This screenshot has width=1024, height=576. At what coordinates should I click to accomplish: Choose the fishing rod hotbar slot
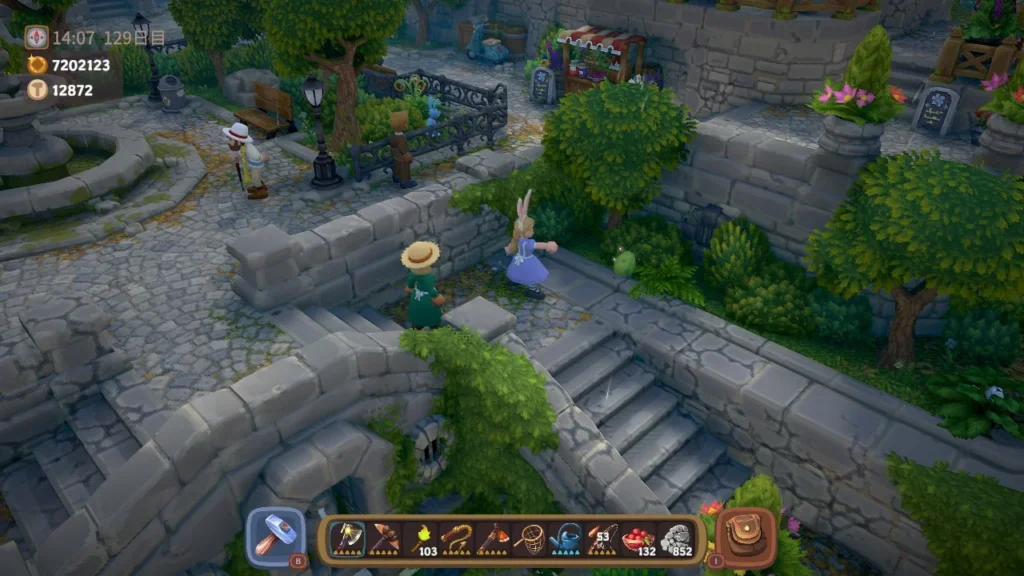pyautogui.click(x=601, y=538)
